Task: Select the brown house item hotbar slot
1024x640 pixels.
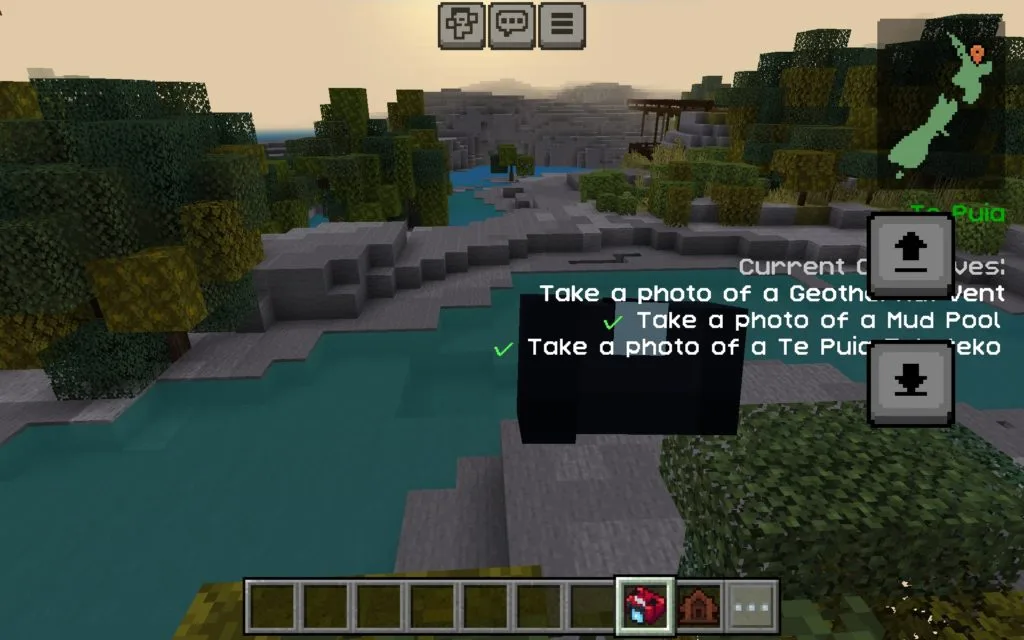Action: [x=699, y=606]
